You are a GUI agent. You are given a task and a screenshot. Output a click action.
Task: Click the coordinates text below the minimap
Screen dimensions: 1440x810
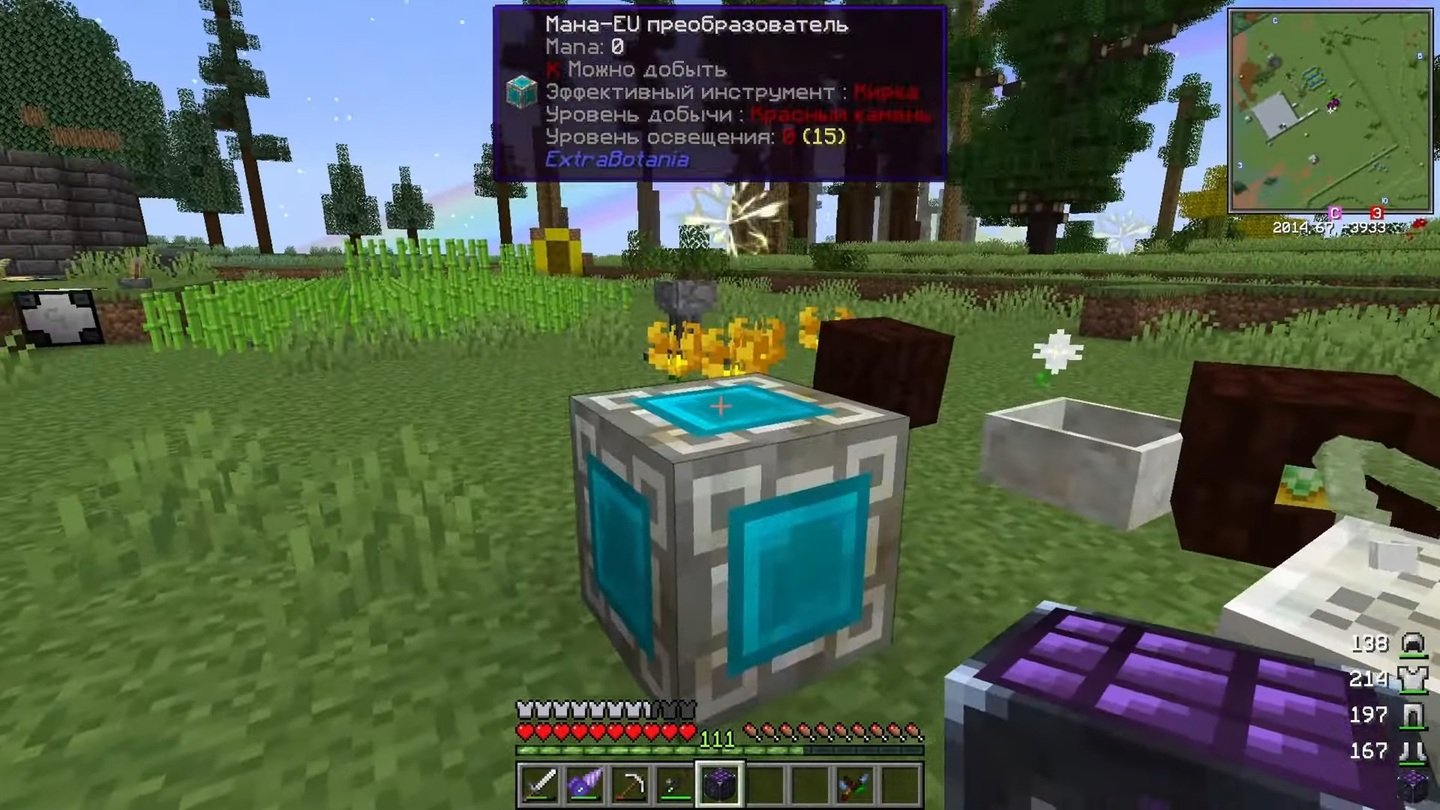[1328, 228]
